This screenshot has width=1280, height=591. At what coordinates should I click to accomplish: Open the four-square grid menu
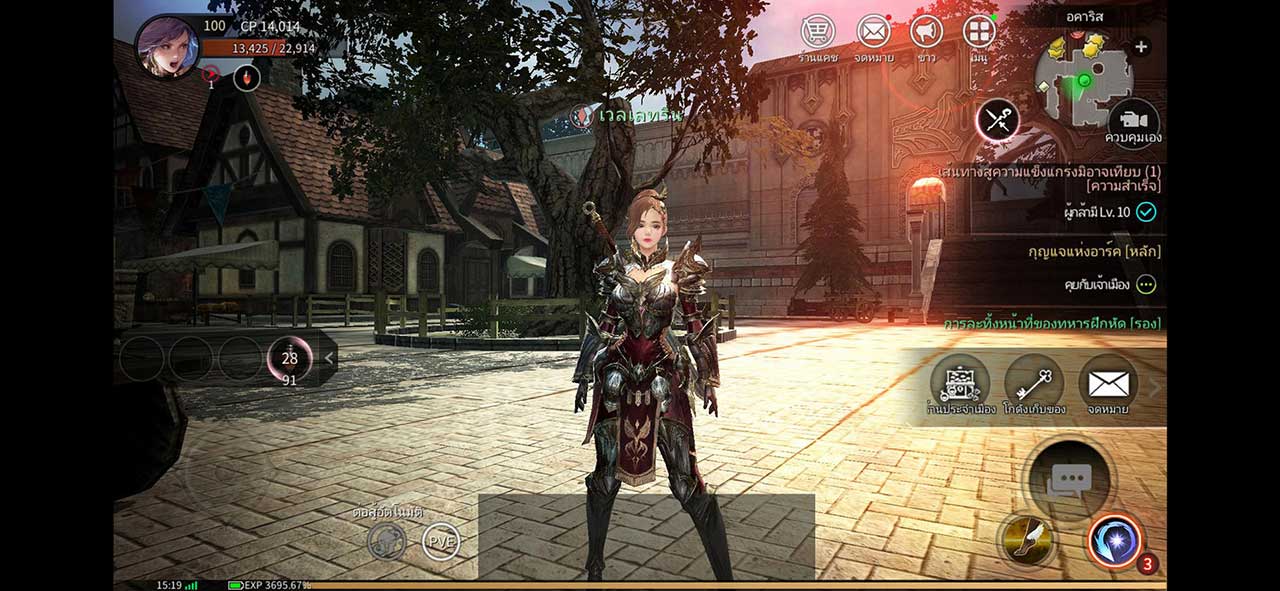coord(979,32)
